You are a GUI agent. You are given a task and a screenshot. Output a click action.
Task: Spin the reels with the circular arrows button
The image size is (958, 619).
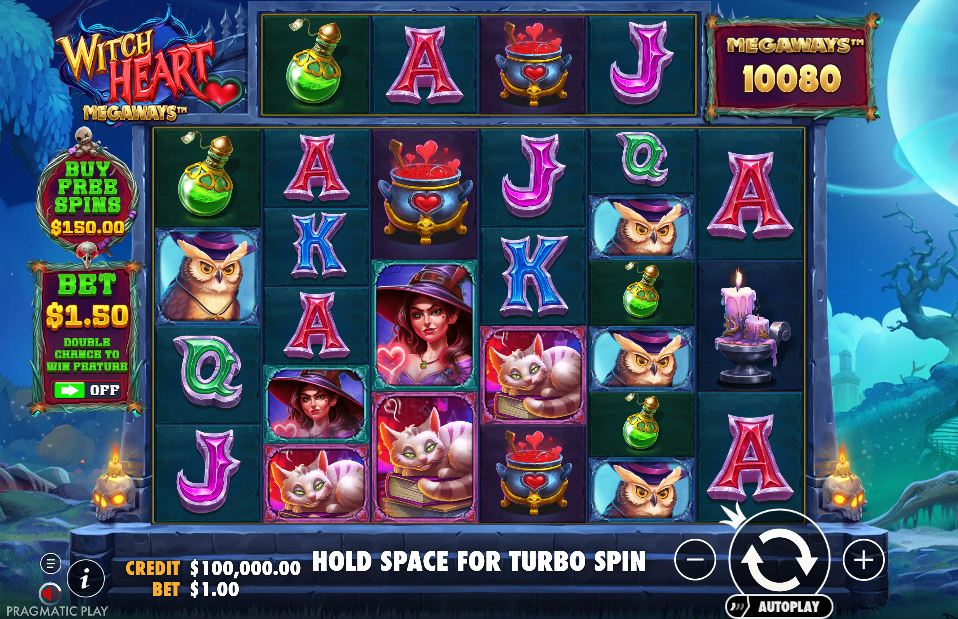pos(779,560)
